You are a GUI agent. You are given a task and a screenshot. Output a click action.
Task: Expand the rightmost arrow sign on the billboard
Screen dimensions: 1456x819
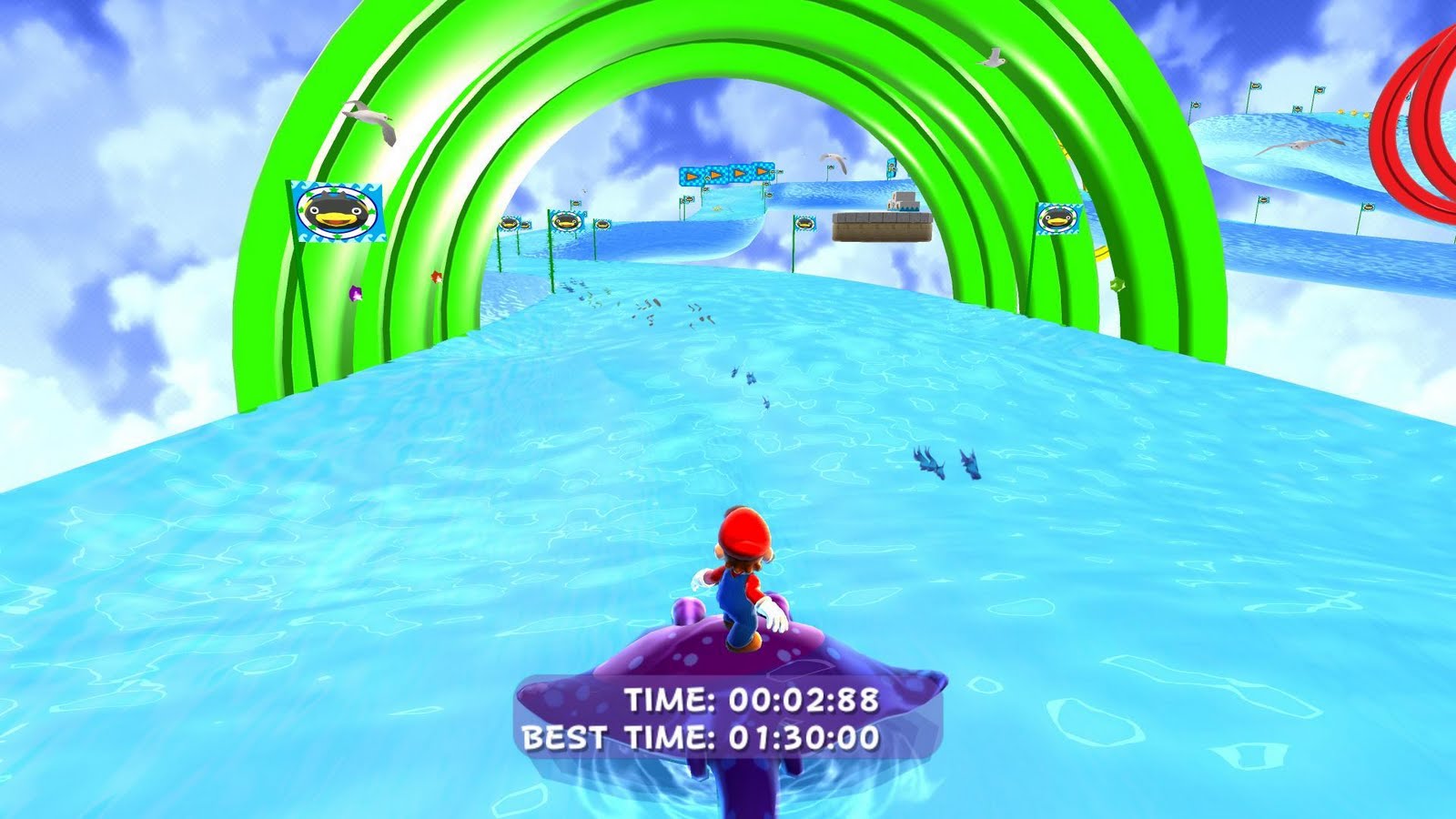[x=763, y=173]
